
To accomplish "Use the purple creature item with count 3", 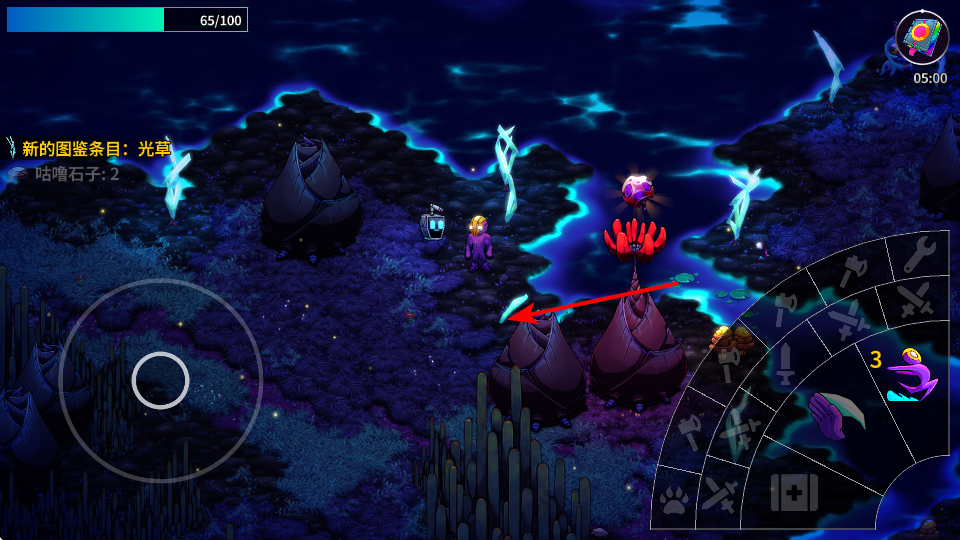I will tap(911, 373).
